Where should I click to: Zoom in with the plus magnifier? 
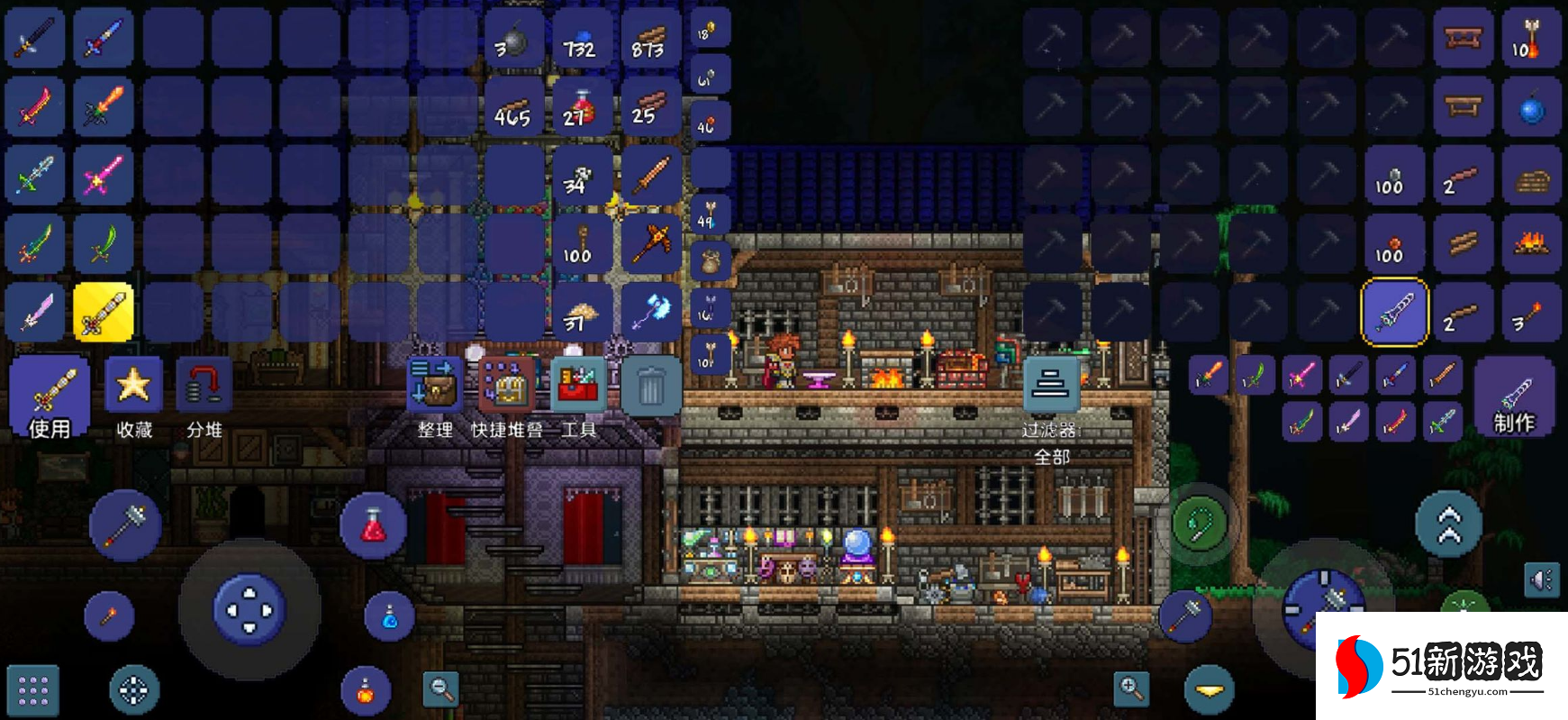click(x=1131, y=689)
